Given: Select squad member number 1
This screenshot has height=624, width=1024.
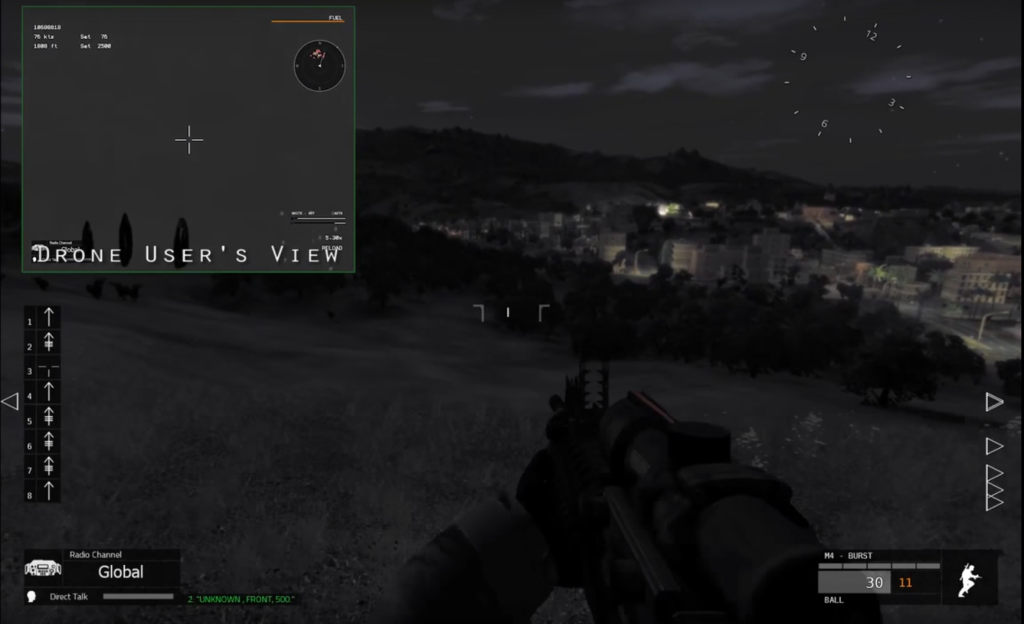Looking at the screenshot, I should pos(43,318).
